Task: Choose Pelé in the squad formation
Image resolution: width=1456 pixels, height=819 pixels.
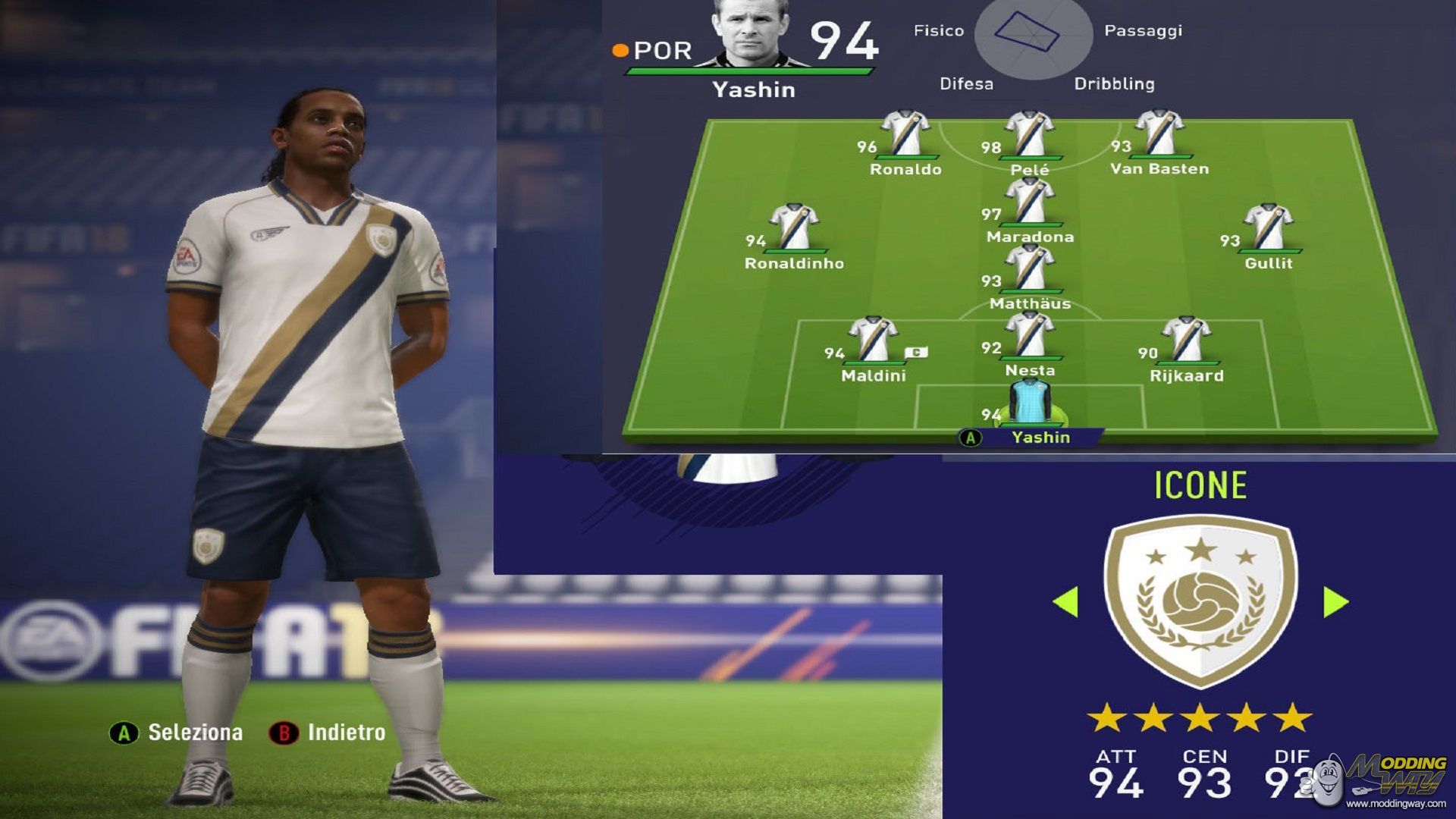Action: point(1029,136)
